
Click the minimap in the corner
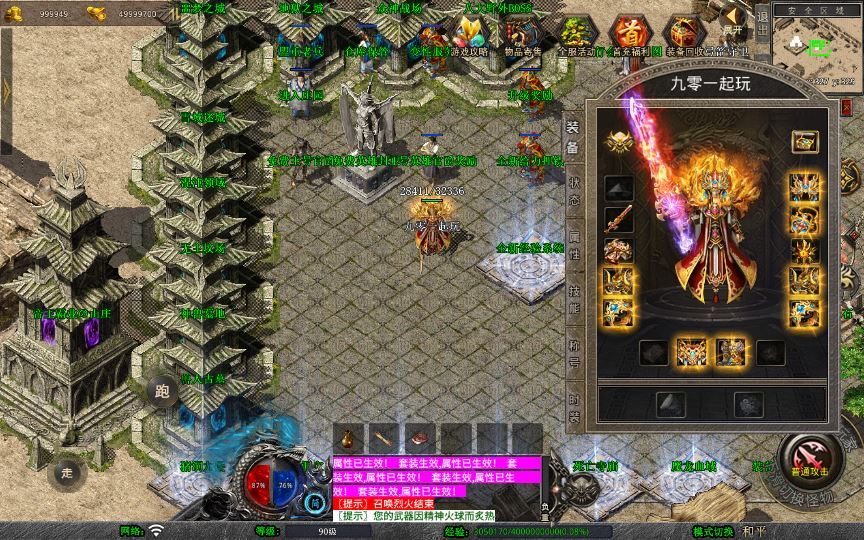point(814,44)
